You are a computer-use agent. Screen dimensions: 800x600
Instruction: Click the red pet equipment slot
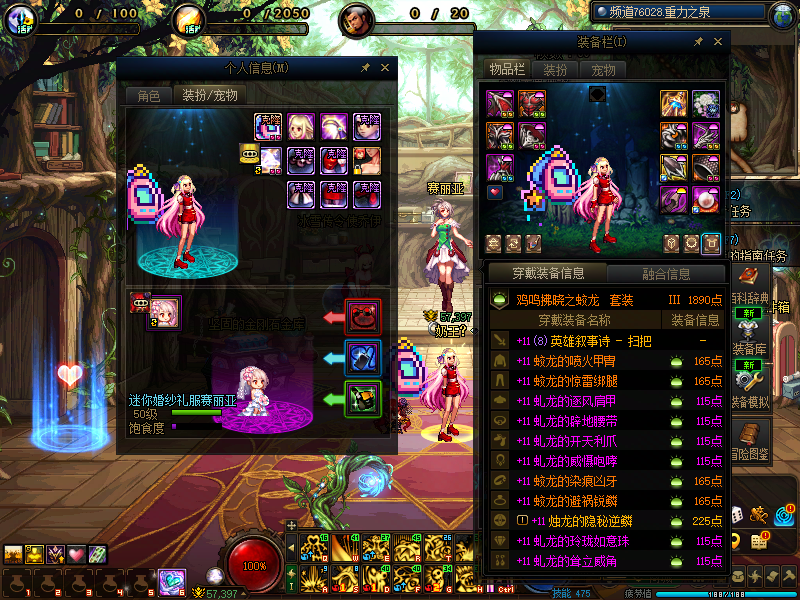point(362,317)
